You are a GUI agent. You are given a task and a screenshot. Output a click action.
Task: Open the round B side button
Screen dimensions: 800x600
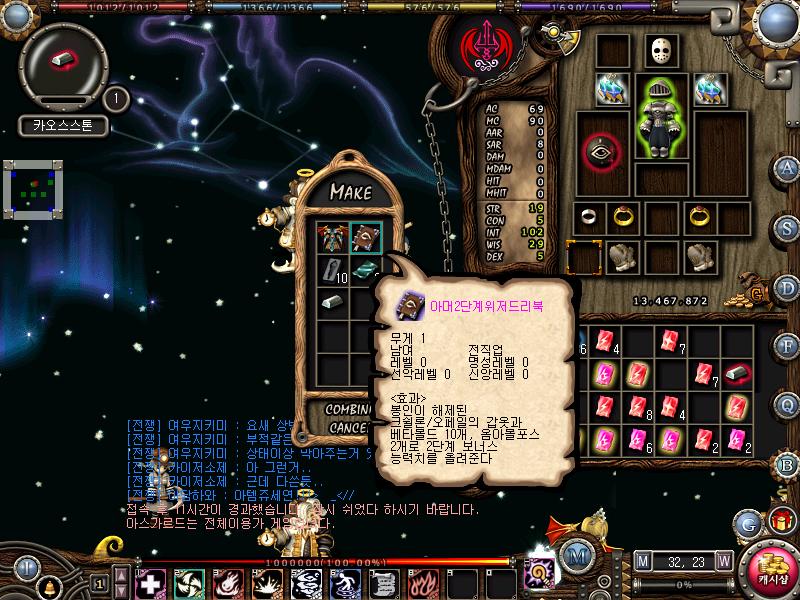787,464
